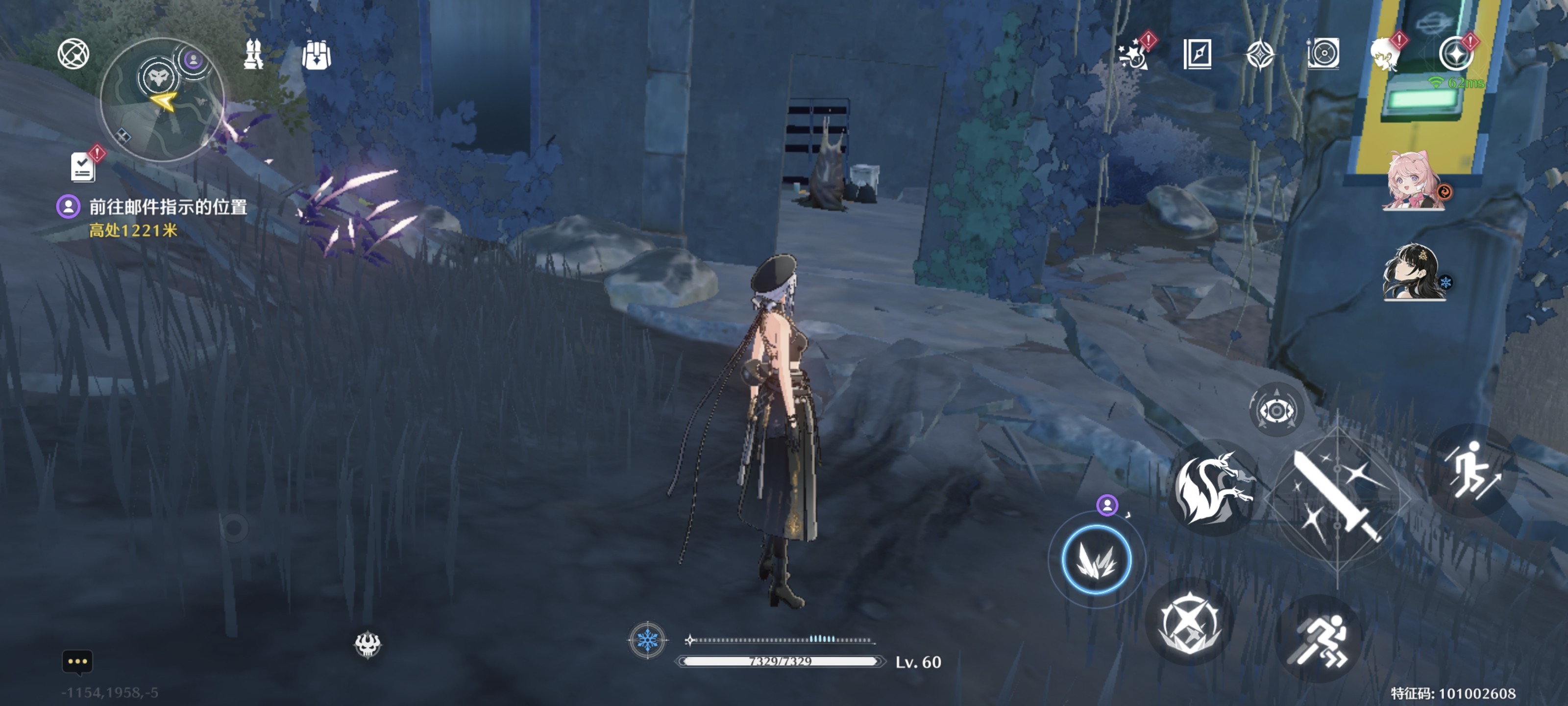Switch to the pink-haired party member
Screen dimensions: 1568x706
pos(1413,181)
